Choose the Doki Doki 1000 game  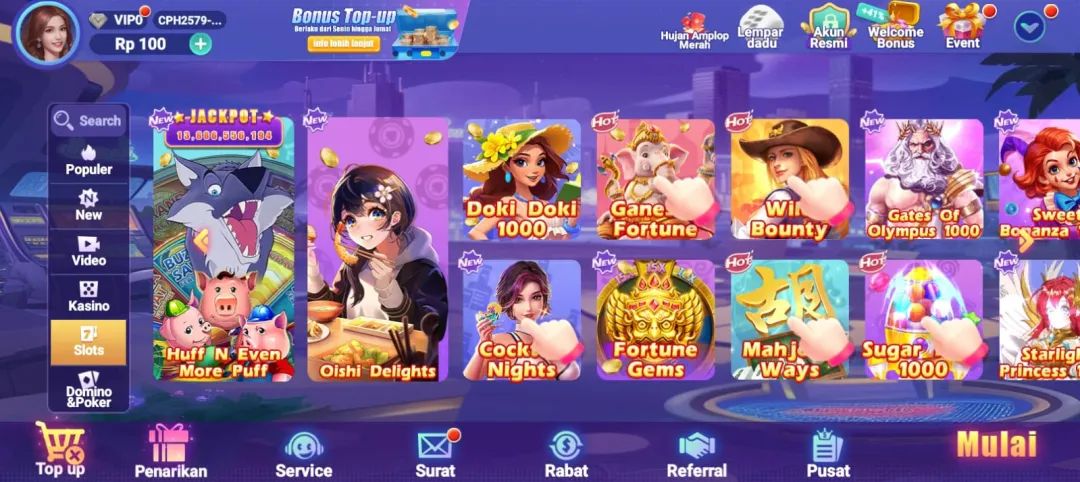pos(521,180)
